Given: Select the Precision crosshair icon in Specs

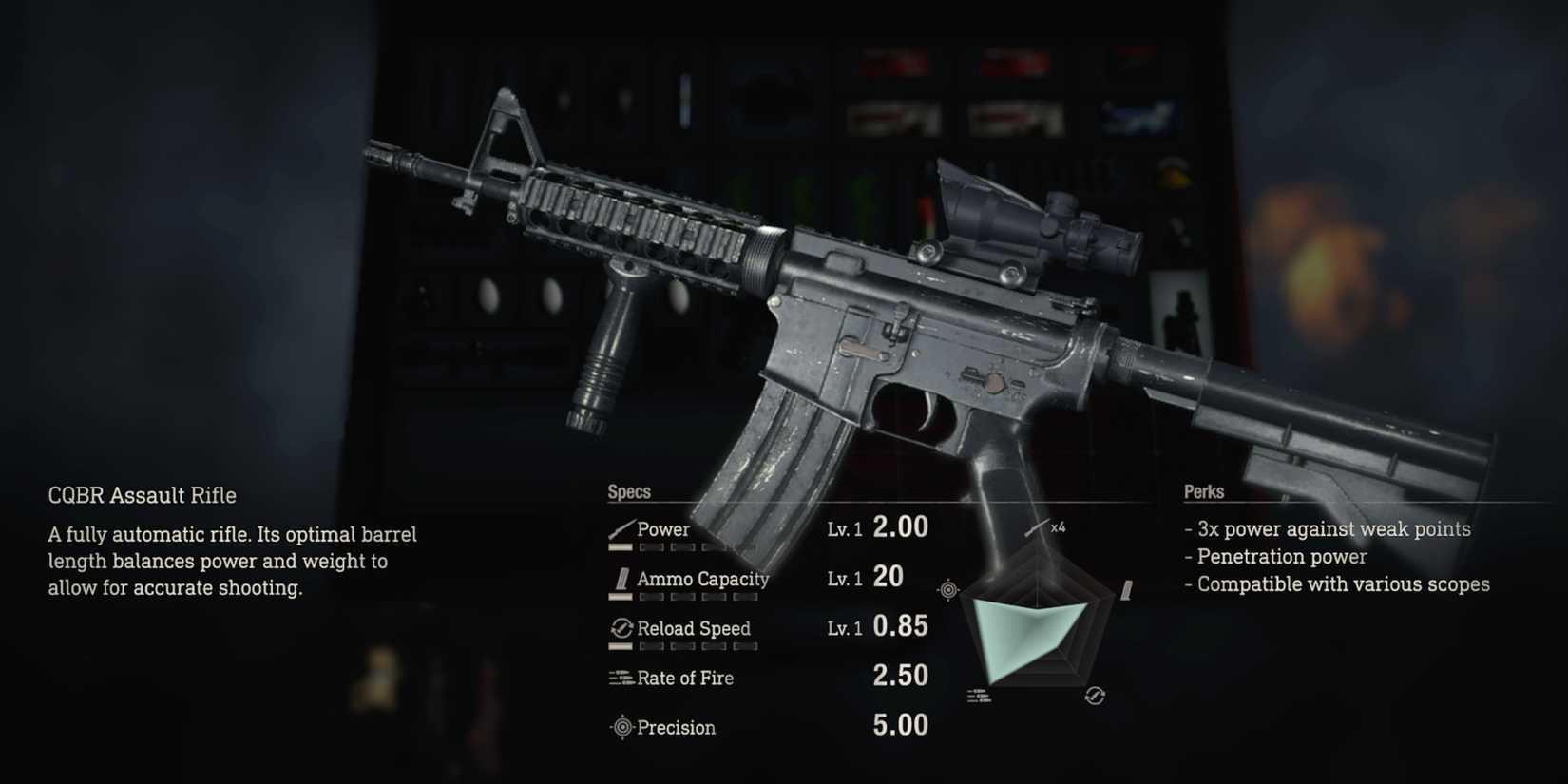Looking at the screenshot, I should [x=621, y=727].
